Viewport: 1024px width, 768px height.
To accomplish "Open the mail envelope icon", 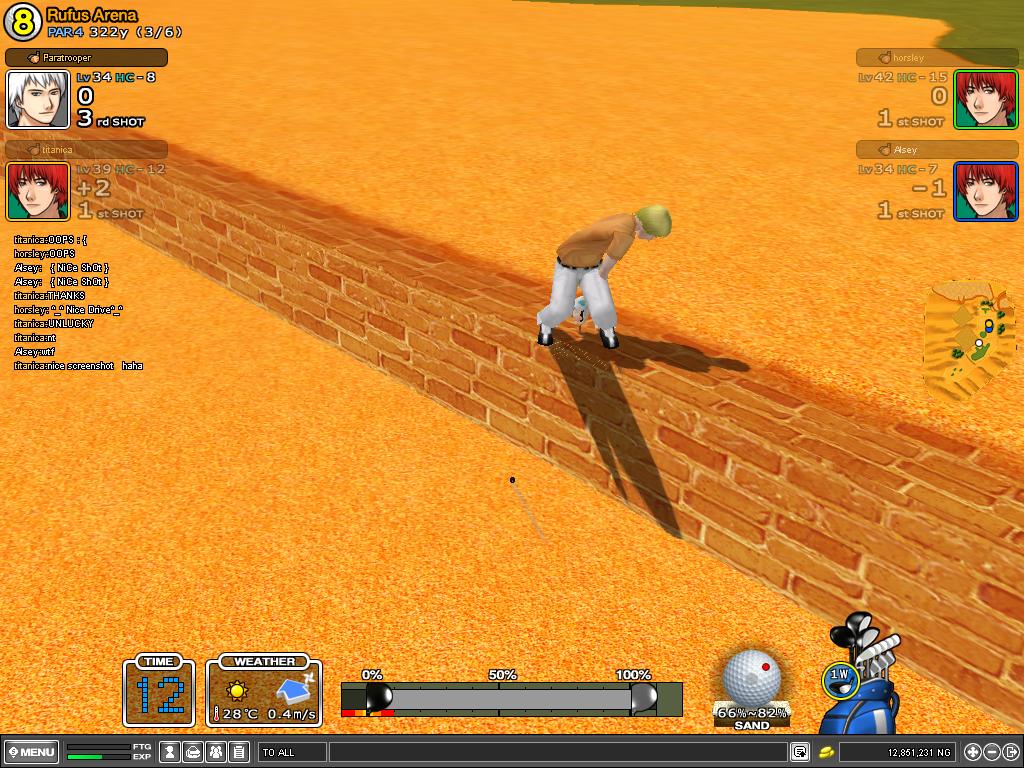I will (x=193, y=752).
